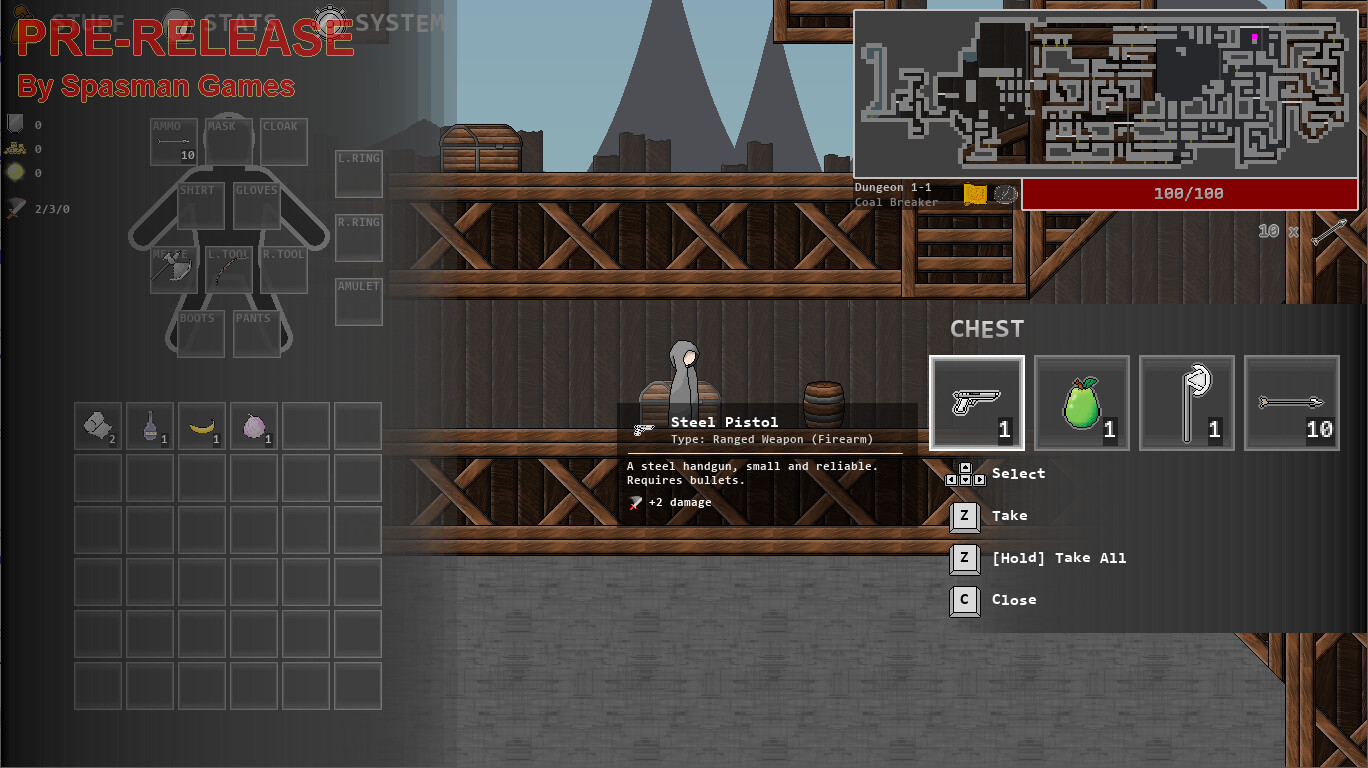This screenshot has height=768, width=1368.
Task: Open the SYSTEM menu
Action: click(400, 22)
